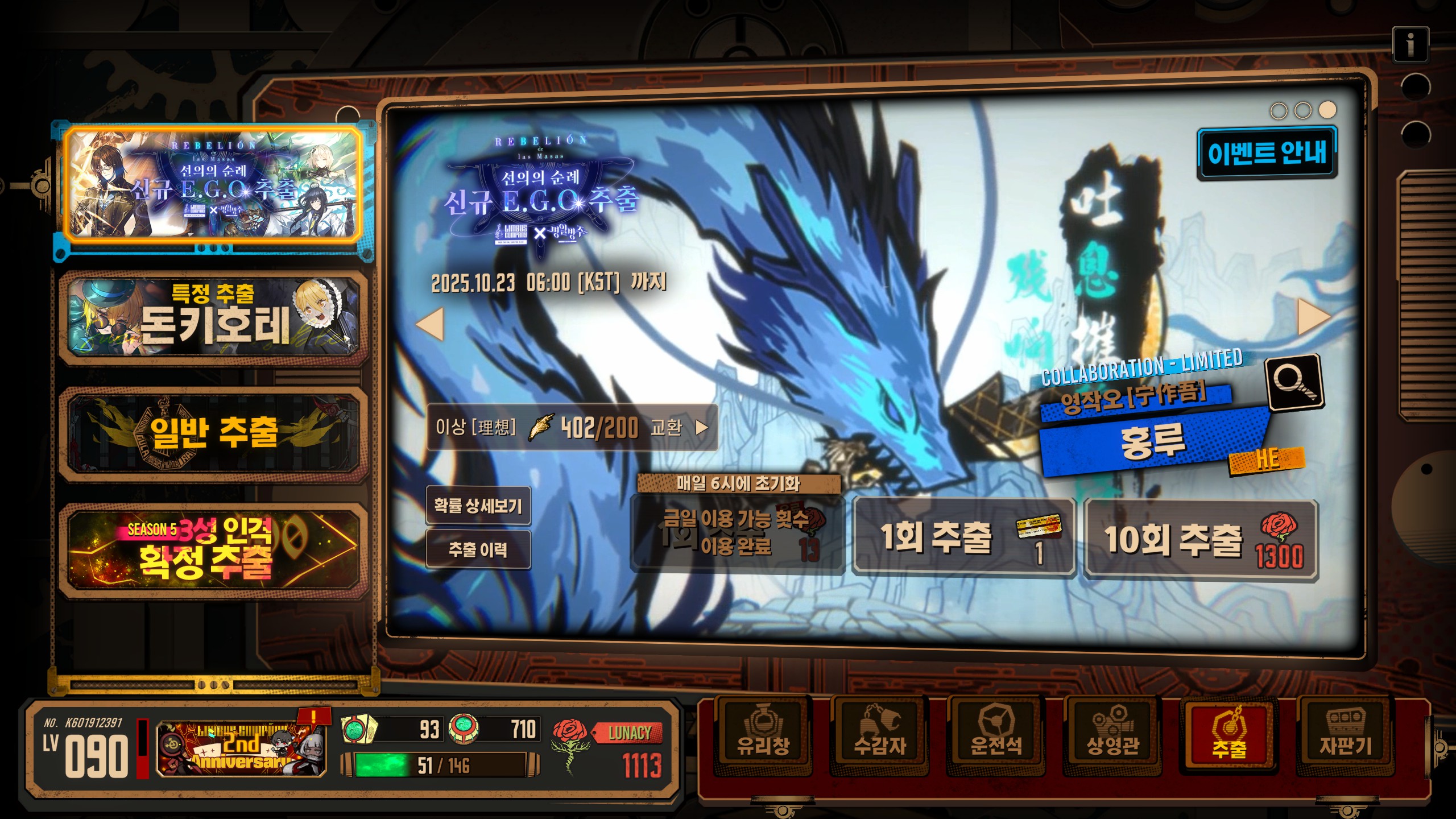Open the 이상 402/200 교환 exchange
Image resolution: width=1456 pixels, height=819 pixels.
571,428
